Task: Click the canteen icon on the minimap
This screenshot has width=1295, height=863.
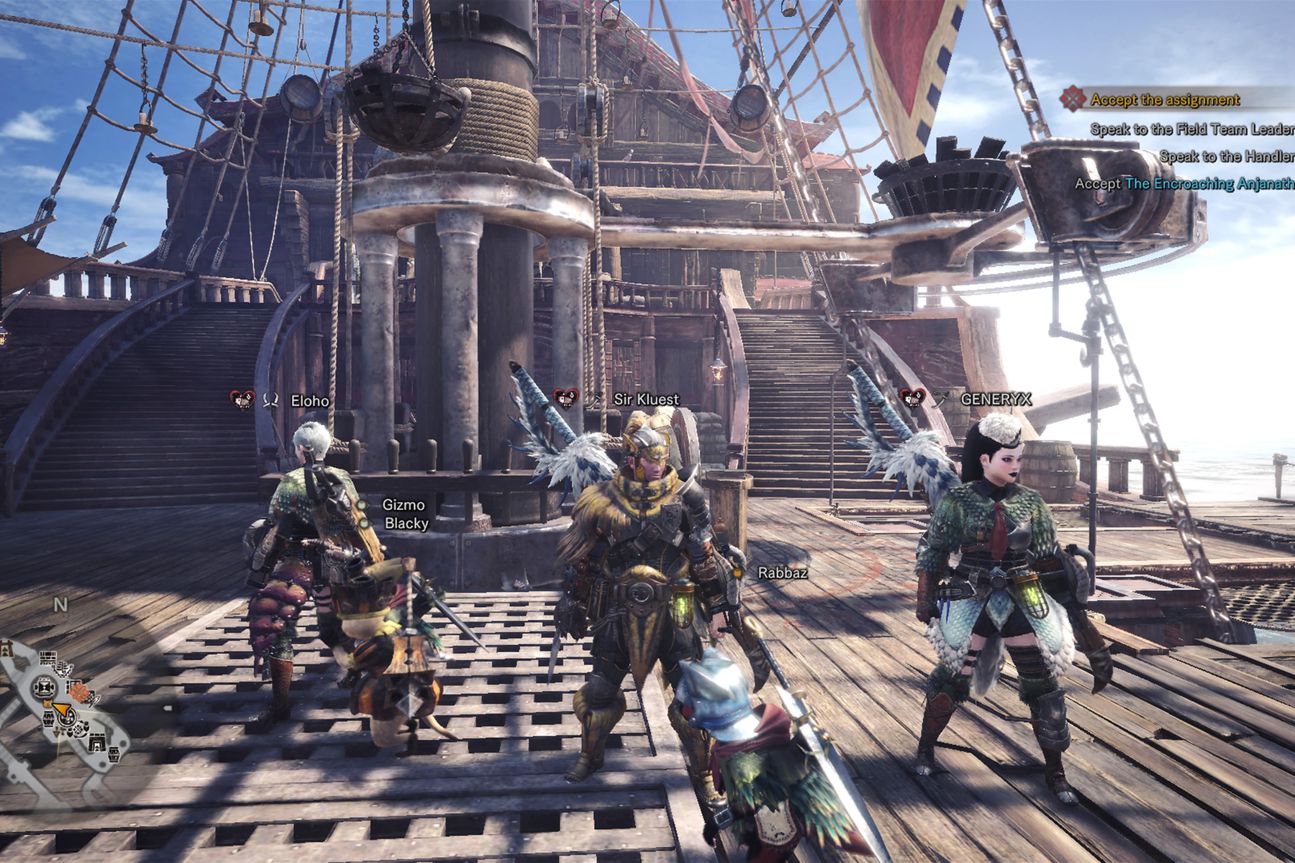Action: 45,688
